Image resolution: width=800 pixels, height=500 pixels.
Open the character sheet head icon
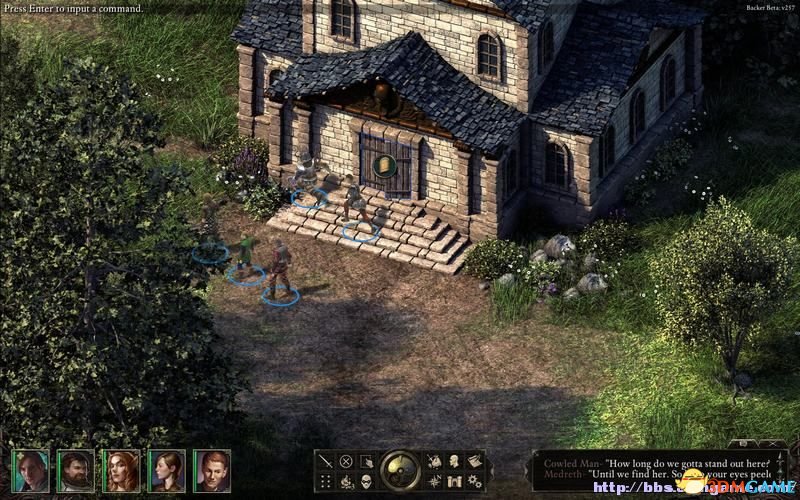(x=454, y=461)
